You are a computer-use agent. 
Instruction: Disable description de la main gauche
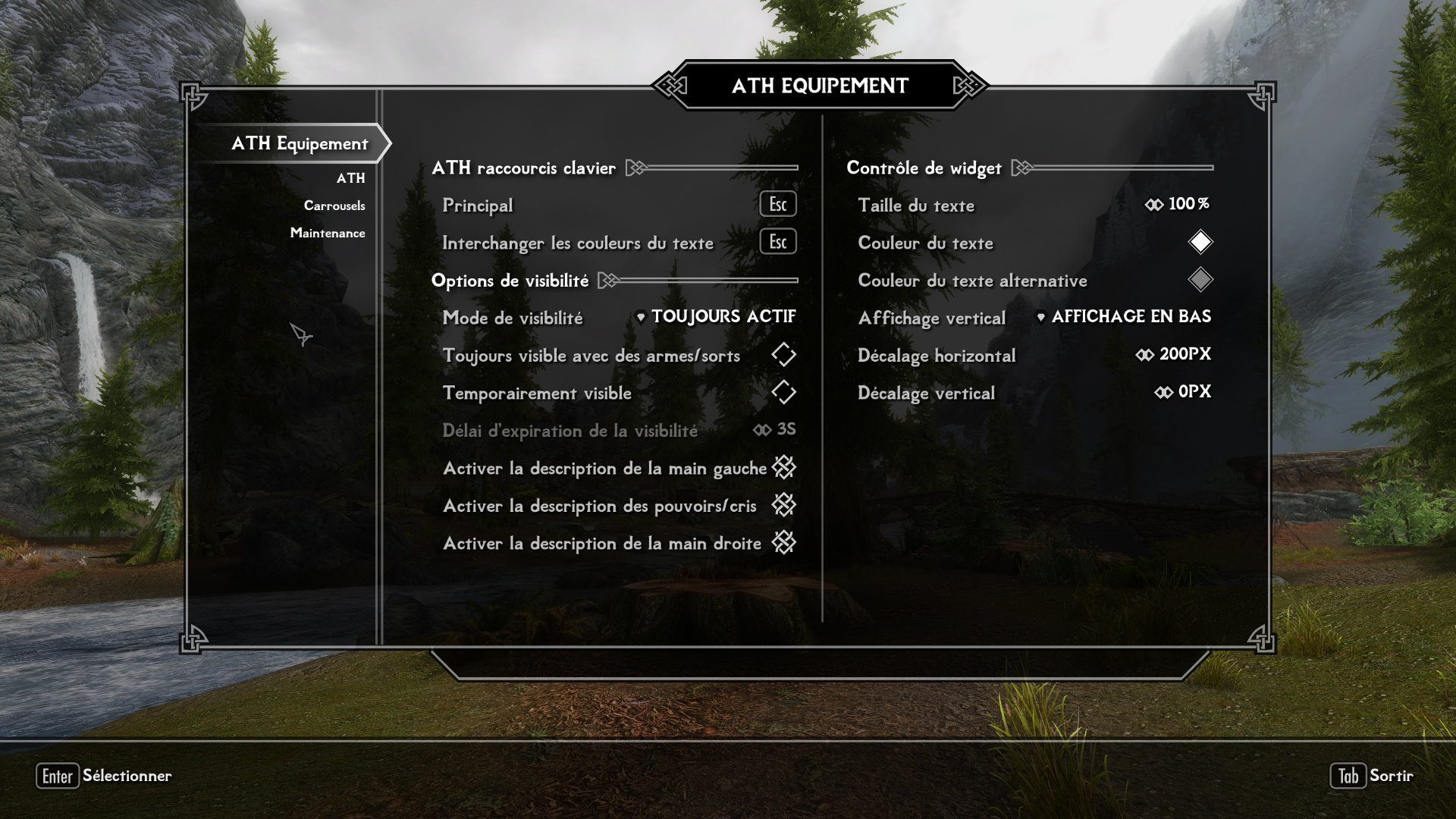(x=783, y=468)
